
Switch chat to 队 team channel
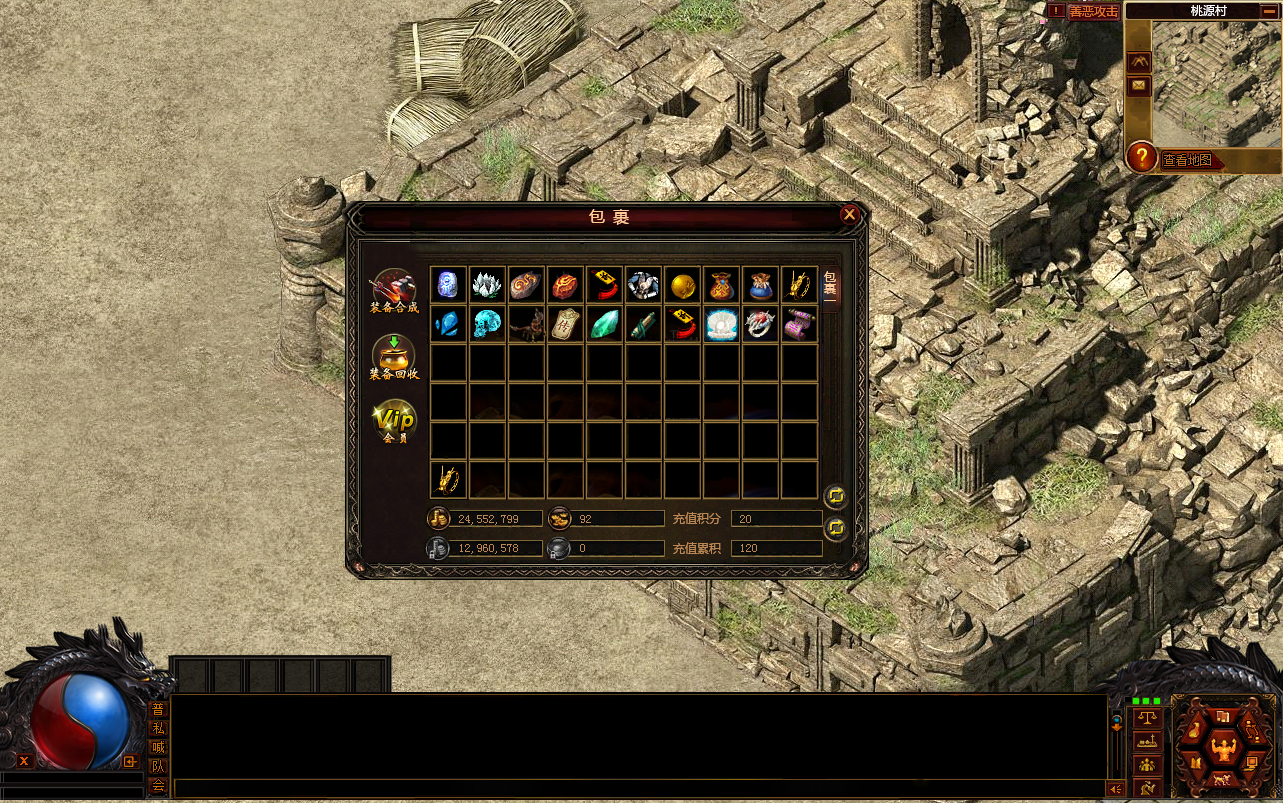tap(158, 766)
